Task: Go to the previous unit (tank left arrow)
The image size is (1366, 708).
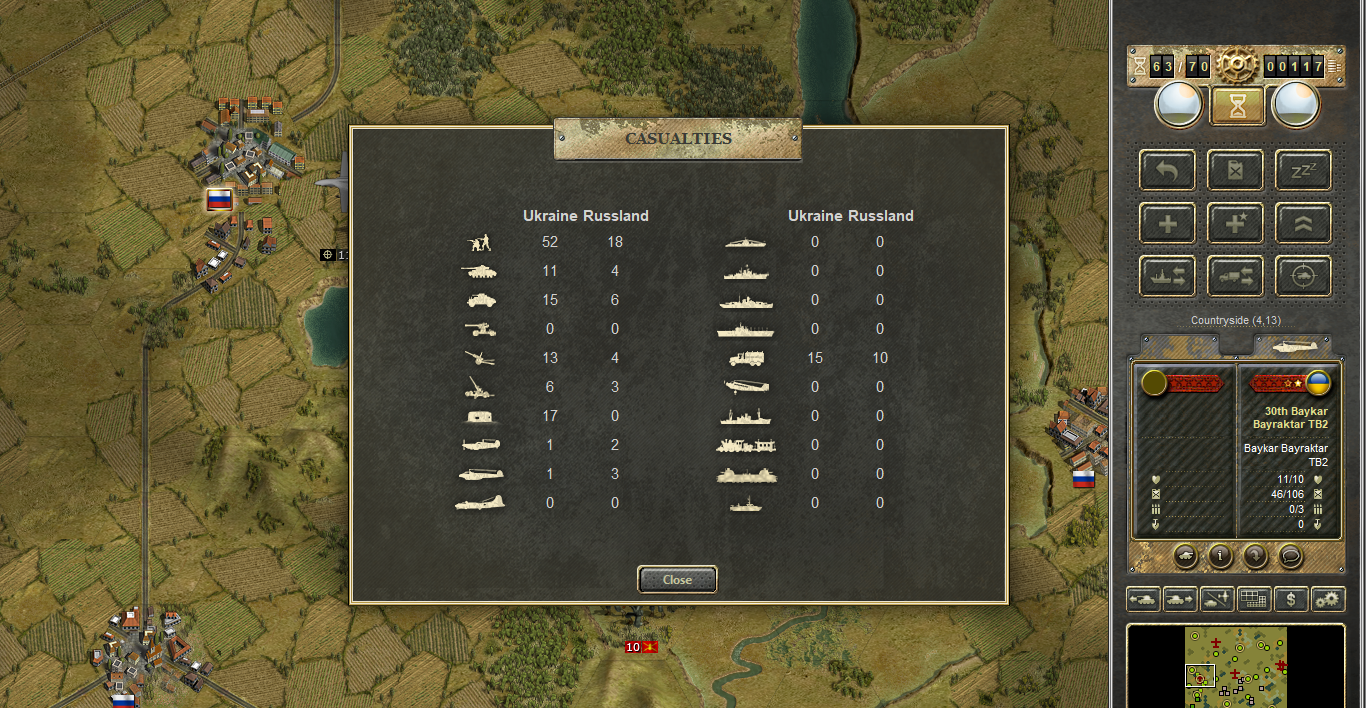Action: (1143, 599)
